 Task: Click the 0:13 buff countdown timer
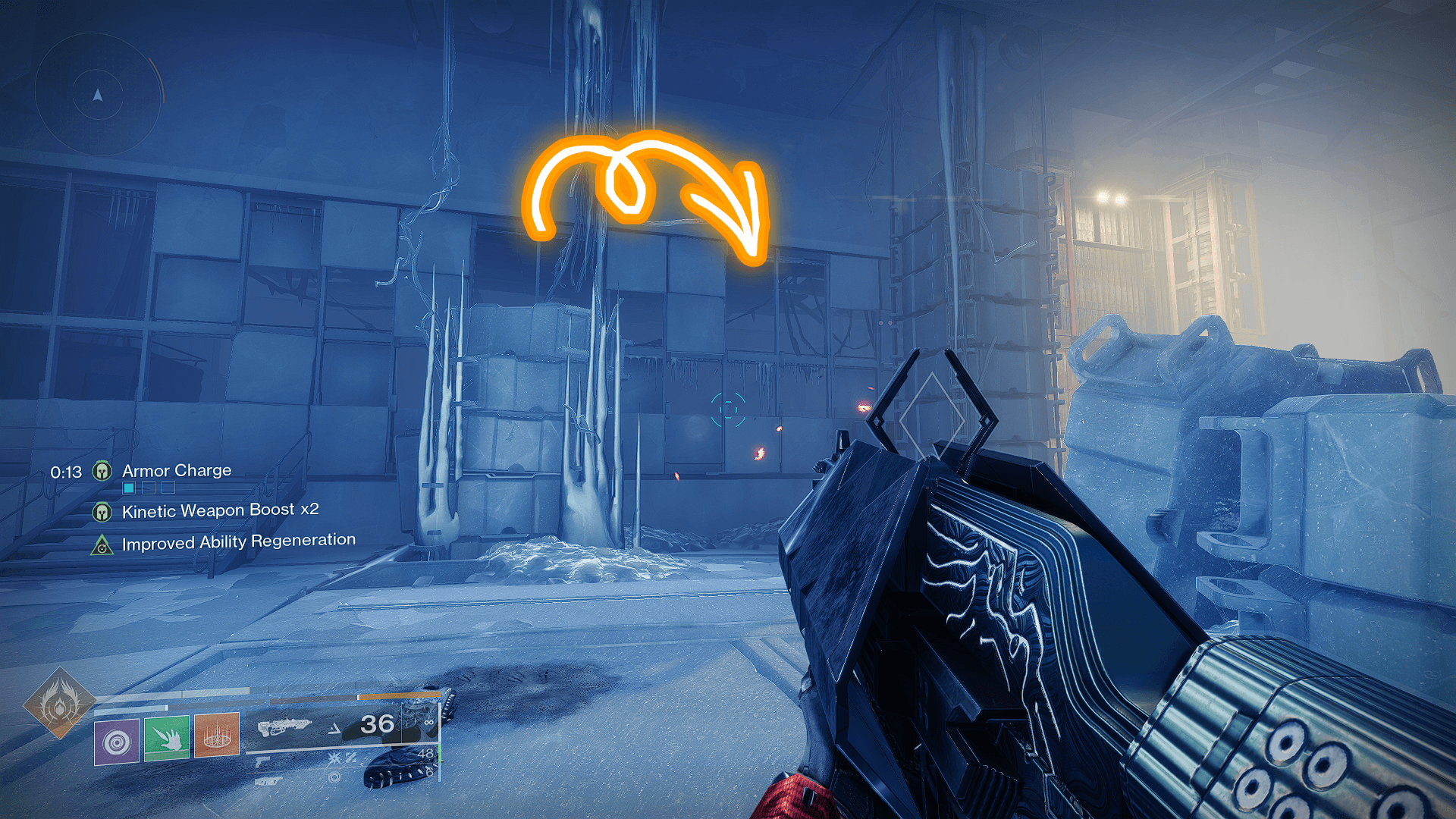click(66, 472)
